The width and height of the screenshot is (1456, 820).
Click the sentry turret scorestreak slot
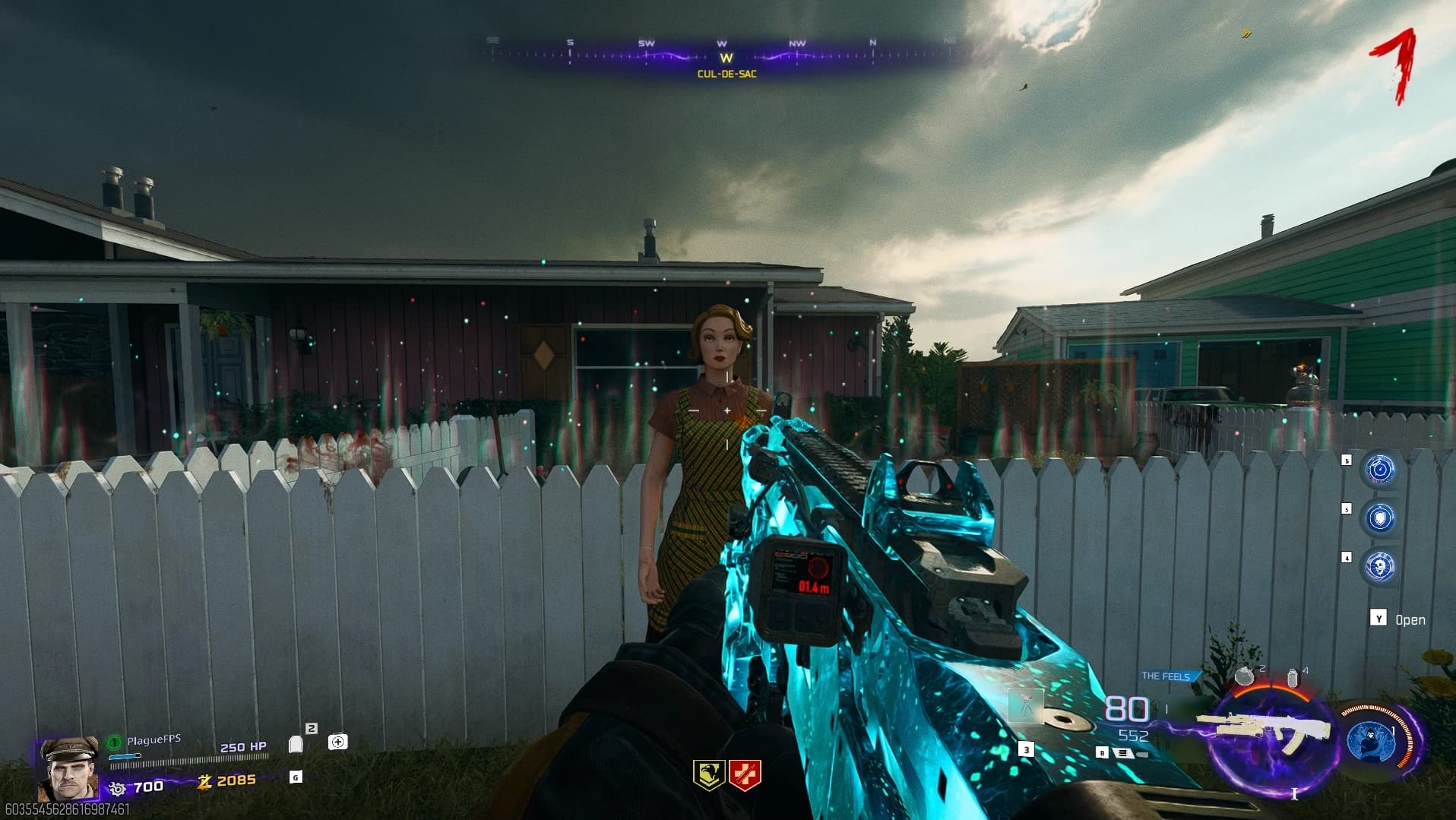point(1026,707)
